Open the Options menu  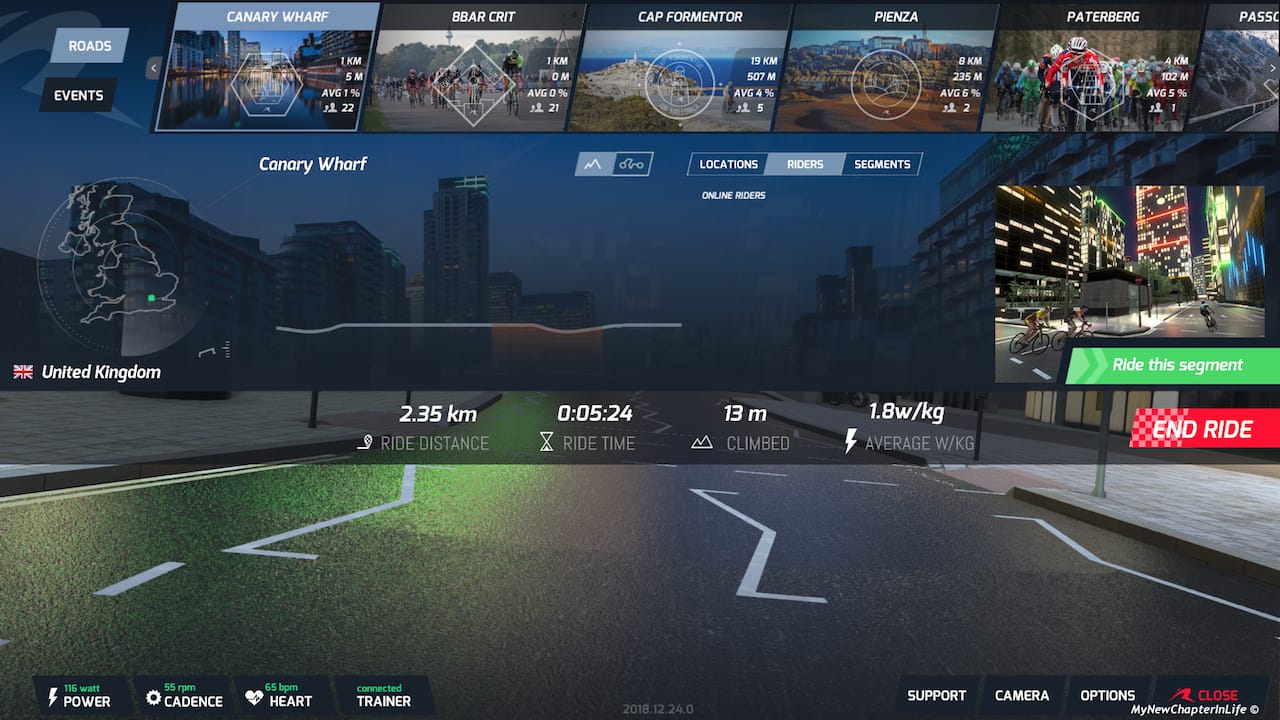click(1107, 695)
